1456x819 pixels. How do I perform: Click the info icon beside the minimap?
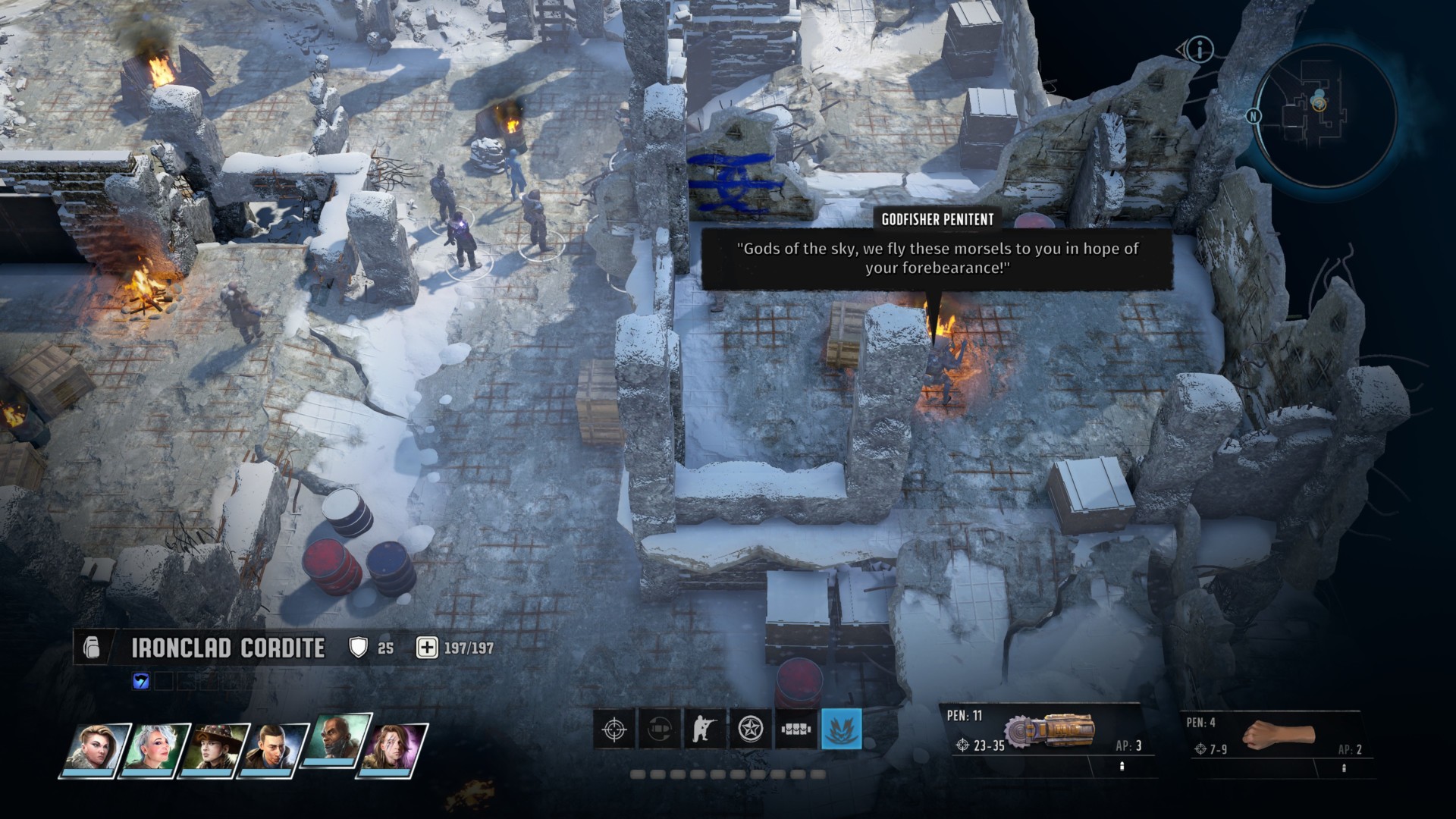click(1200, 50)
